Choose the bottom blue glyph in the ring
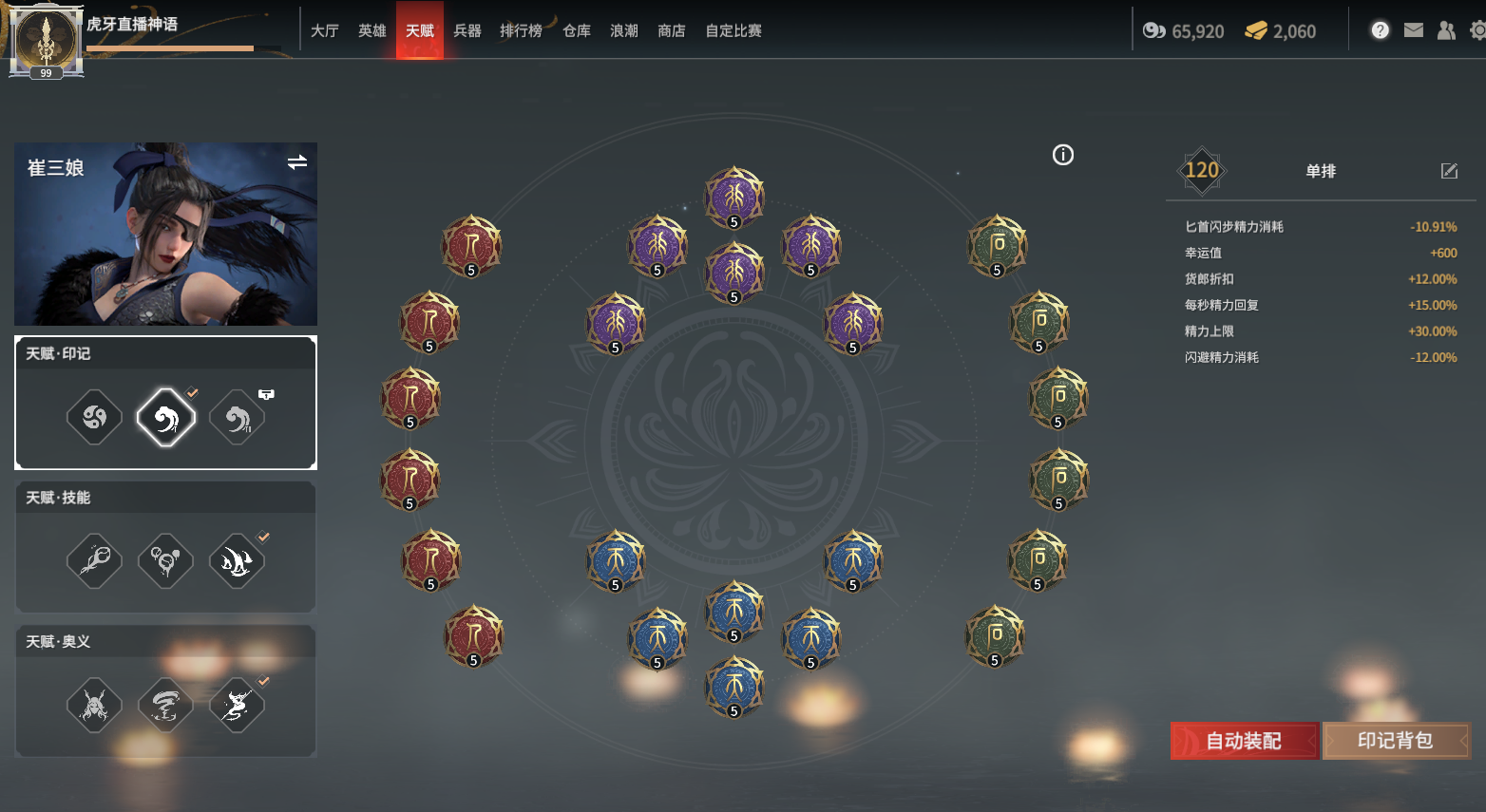Viewport: 1486px width, 812px height. 734,687
